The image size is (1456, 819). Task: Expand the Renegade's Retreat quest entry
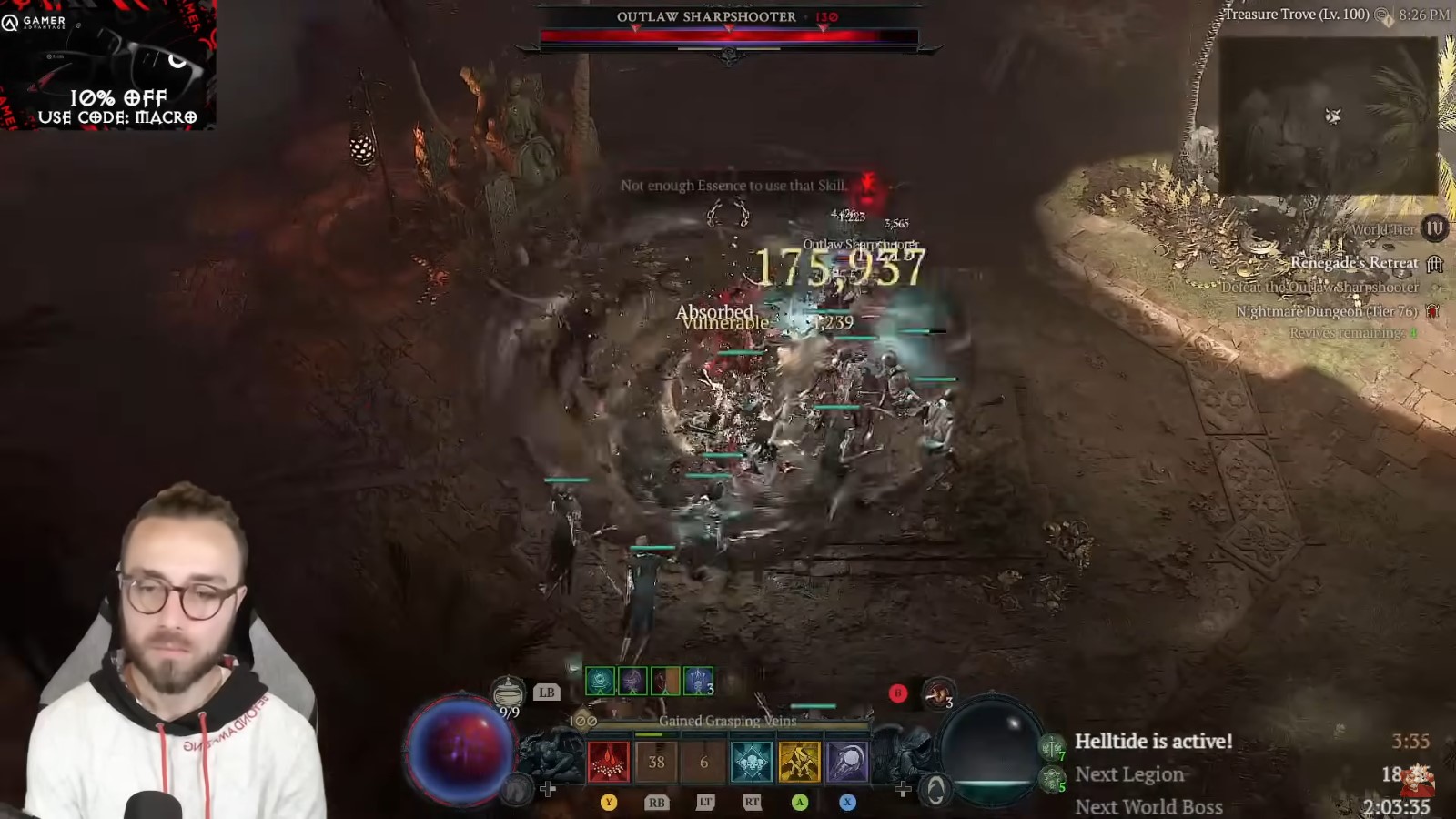click(x=1354, y=262)
